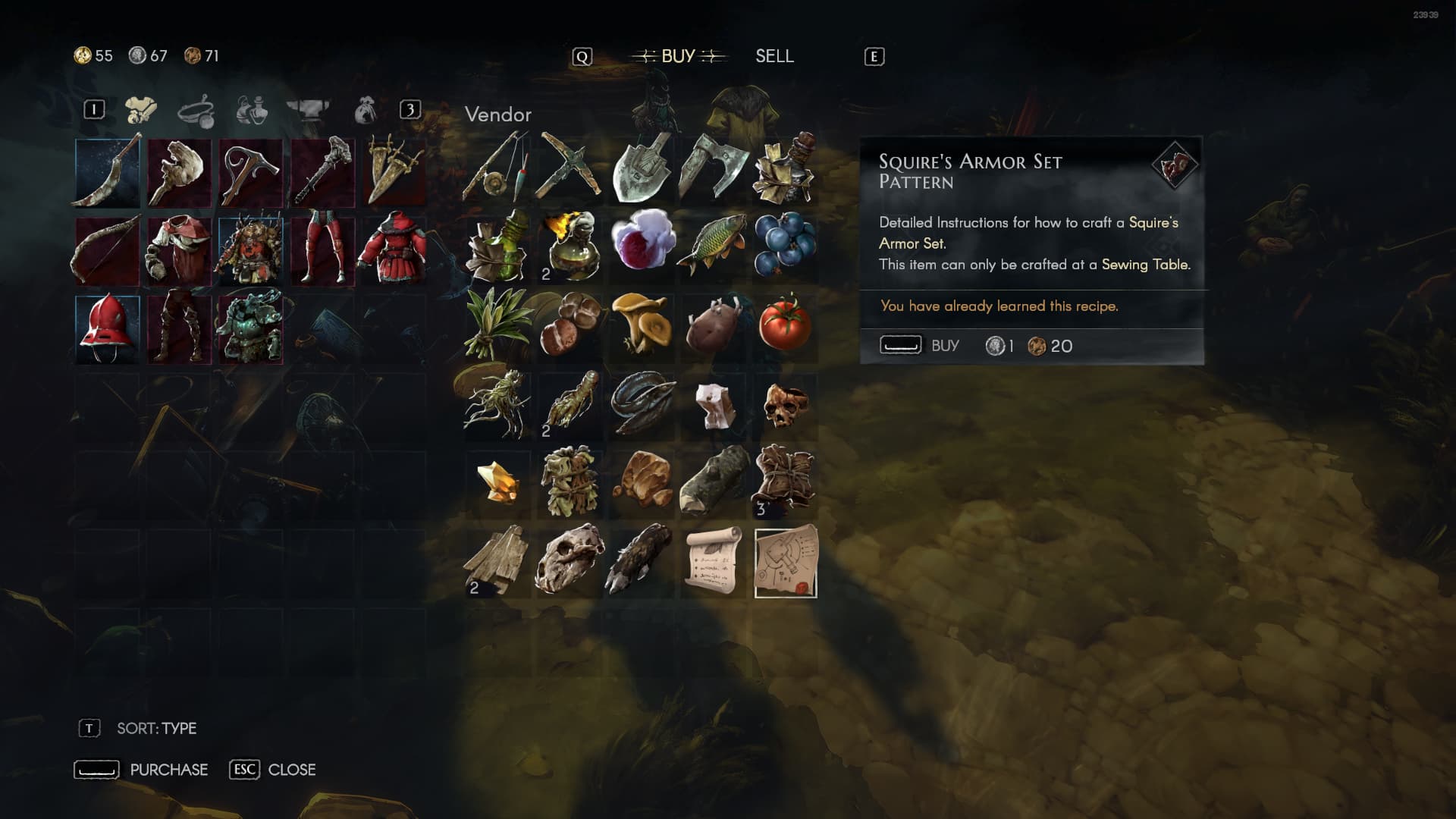The width and height of the screenshot is (1456, 819).
Task: Choose the orange mushrooms item
Action: point(642,325)
